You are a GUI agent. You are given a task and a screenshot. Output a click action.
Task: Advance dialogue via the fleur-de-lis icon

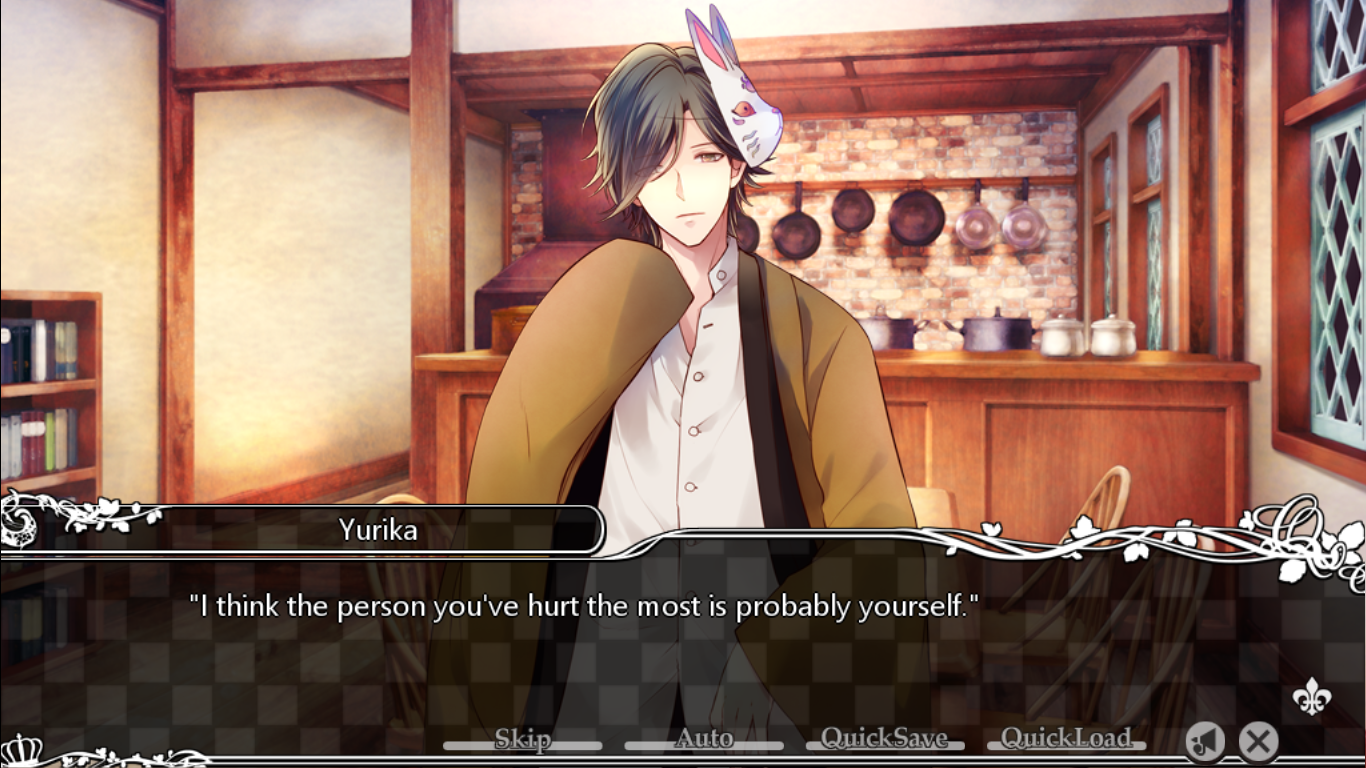(x=1311, y=696)
